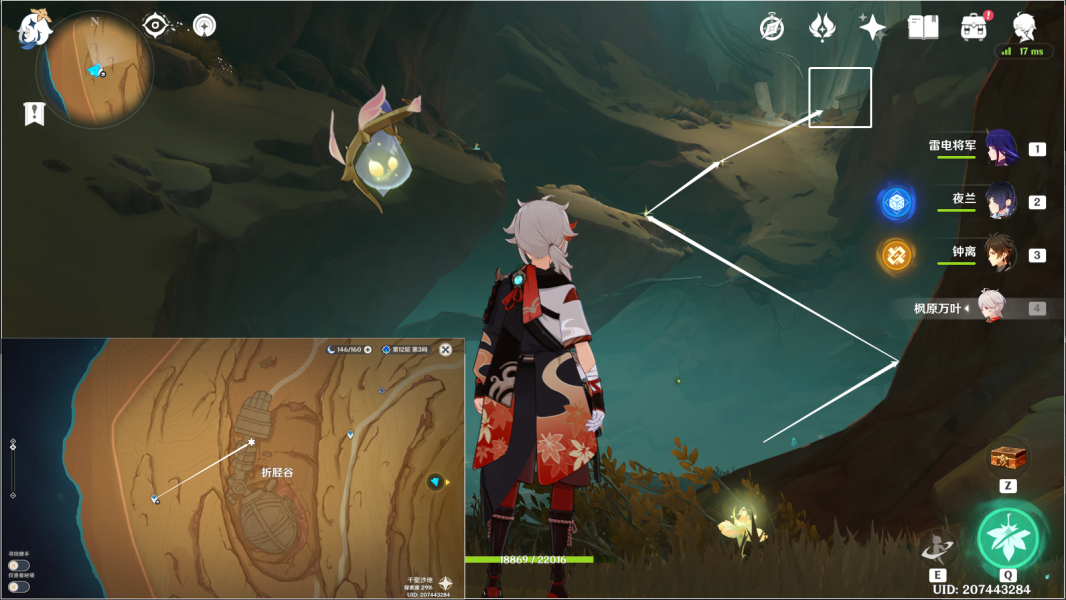Open the backpack inventory
The image size is (1066, 600).
[x=972, y=28]
